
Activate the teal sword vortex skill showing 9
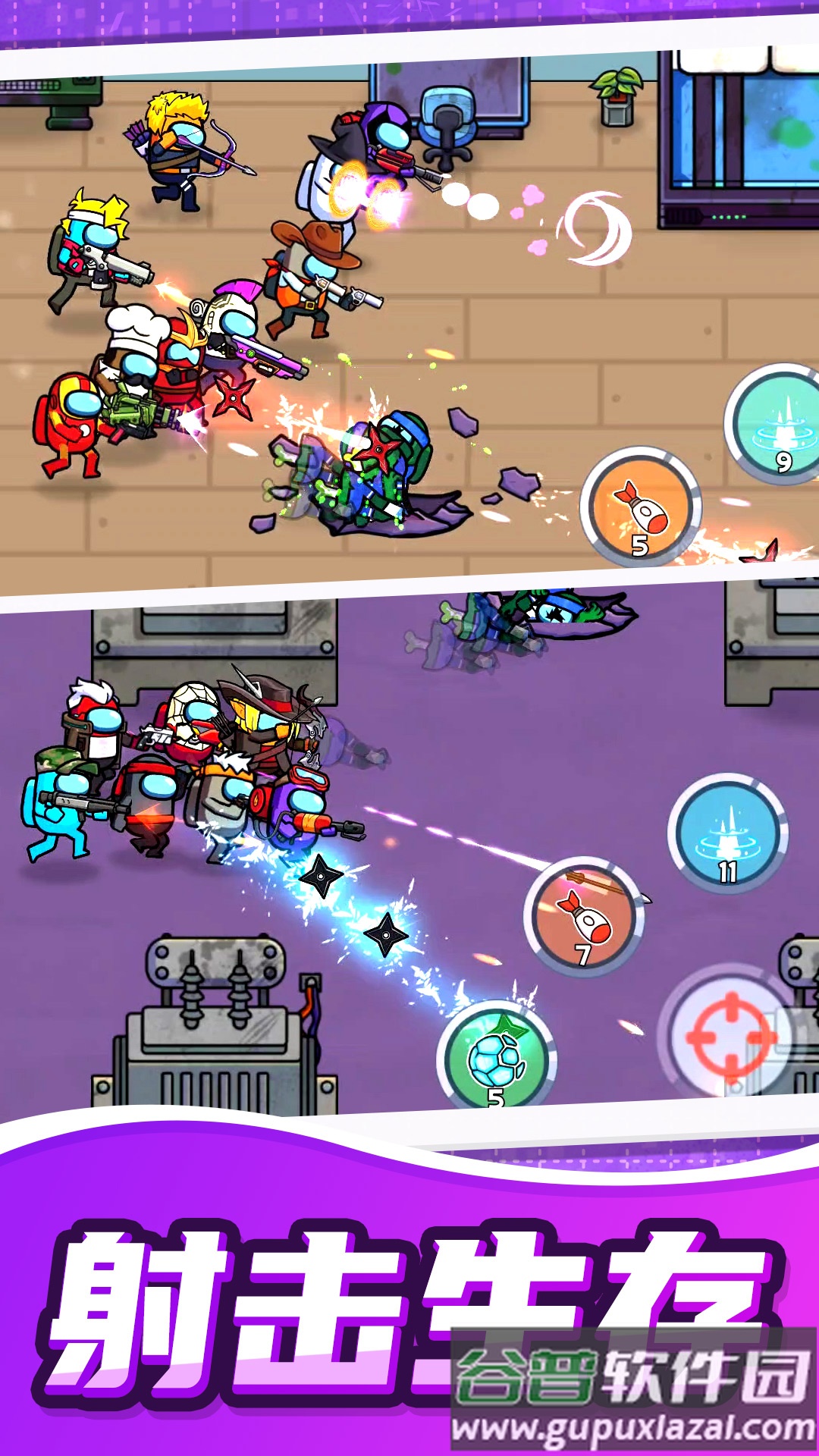[777, 425]
